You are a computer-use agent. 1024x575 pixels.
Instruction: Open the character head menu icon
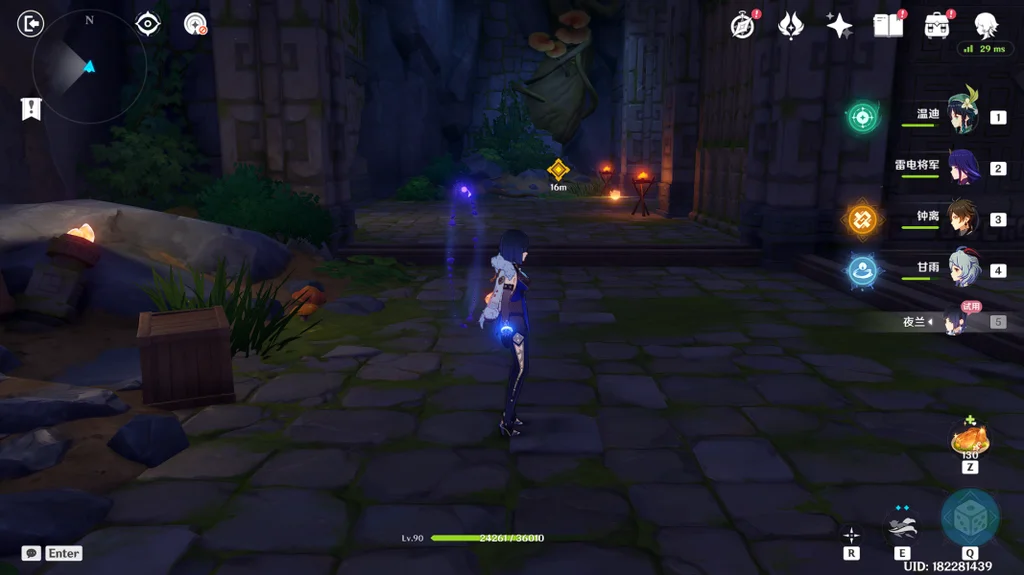(x=985, y=25)
